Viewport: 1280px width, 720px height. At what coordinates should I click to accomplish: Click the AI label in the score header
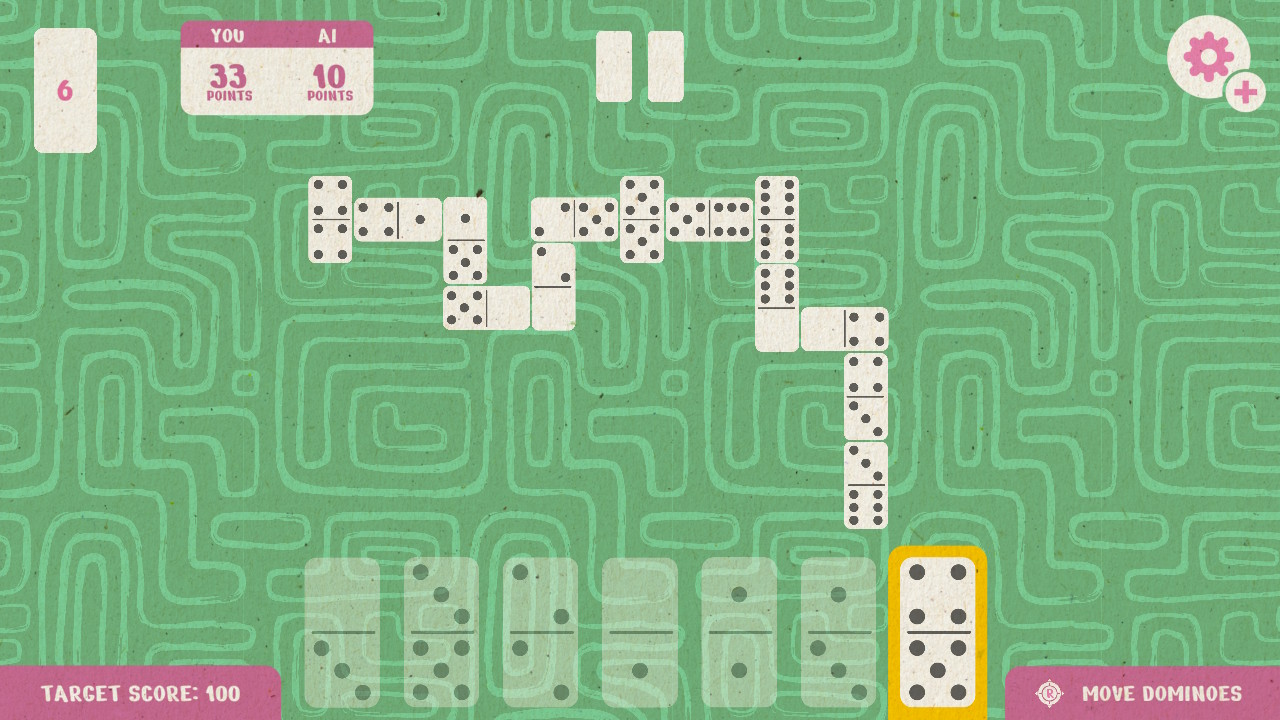(x=327, y=33)
